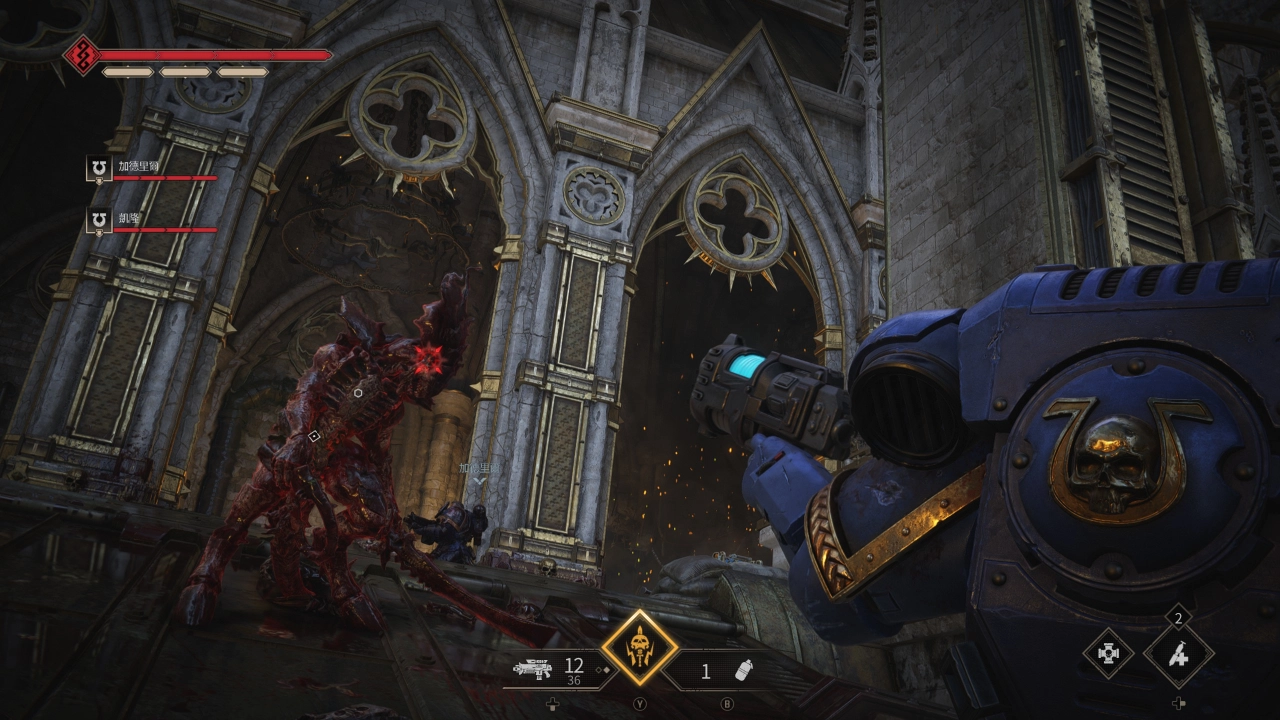Use the medicae stim syringe slot
The image size is (1280, 720).
(1179, 655)
